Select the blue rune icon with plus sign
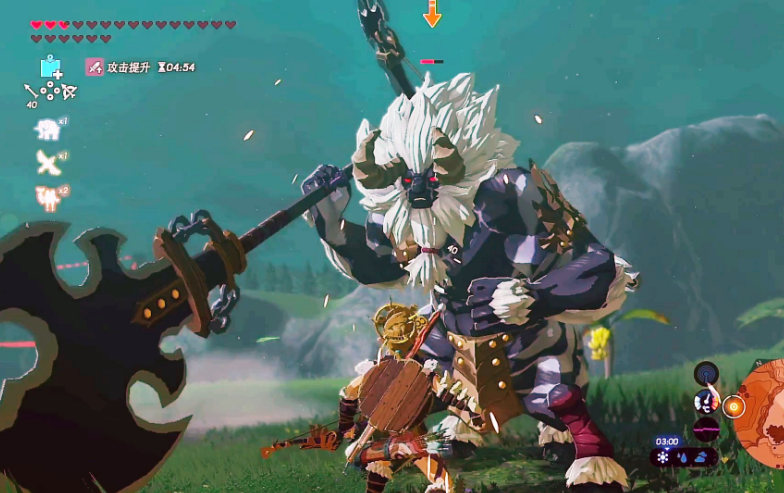 click(x=51, y=68)
